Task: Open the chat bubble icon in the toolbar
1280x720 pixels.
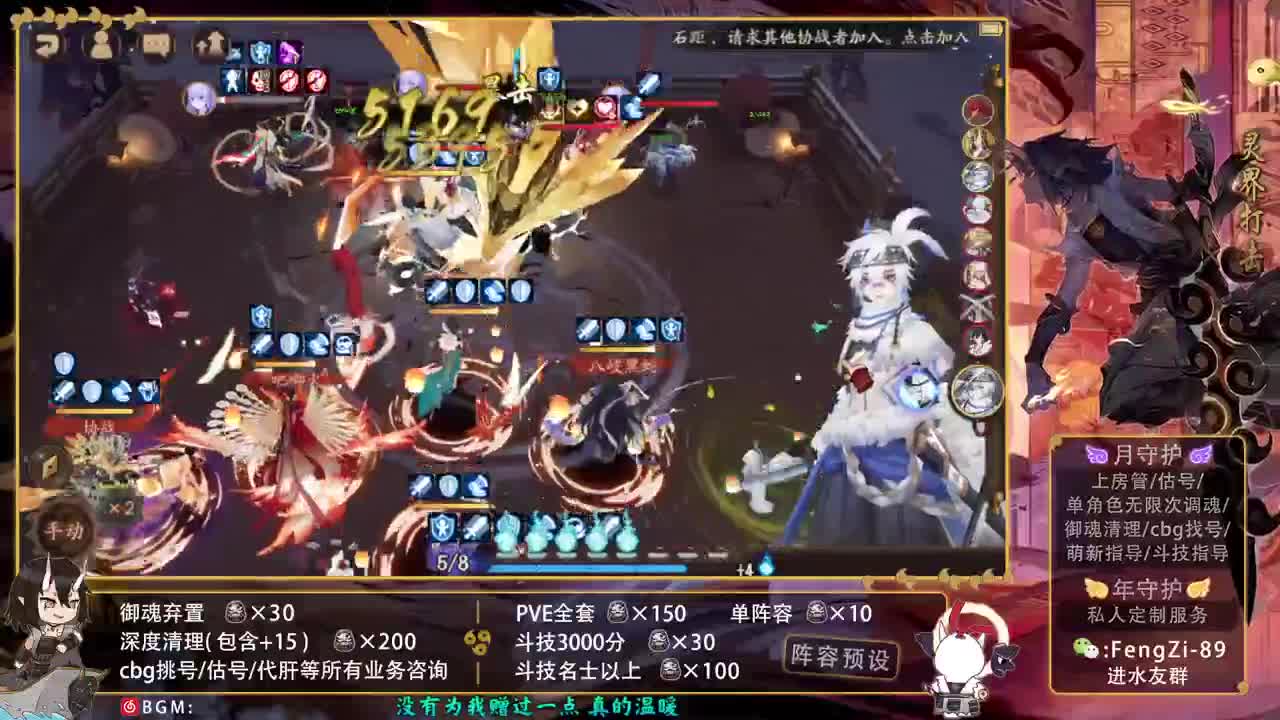Action: (x=157, y=47)
